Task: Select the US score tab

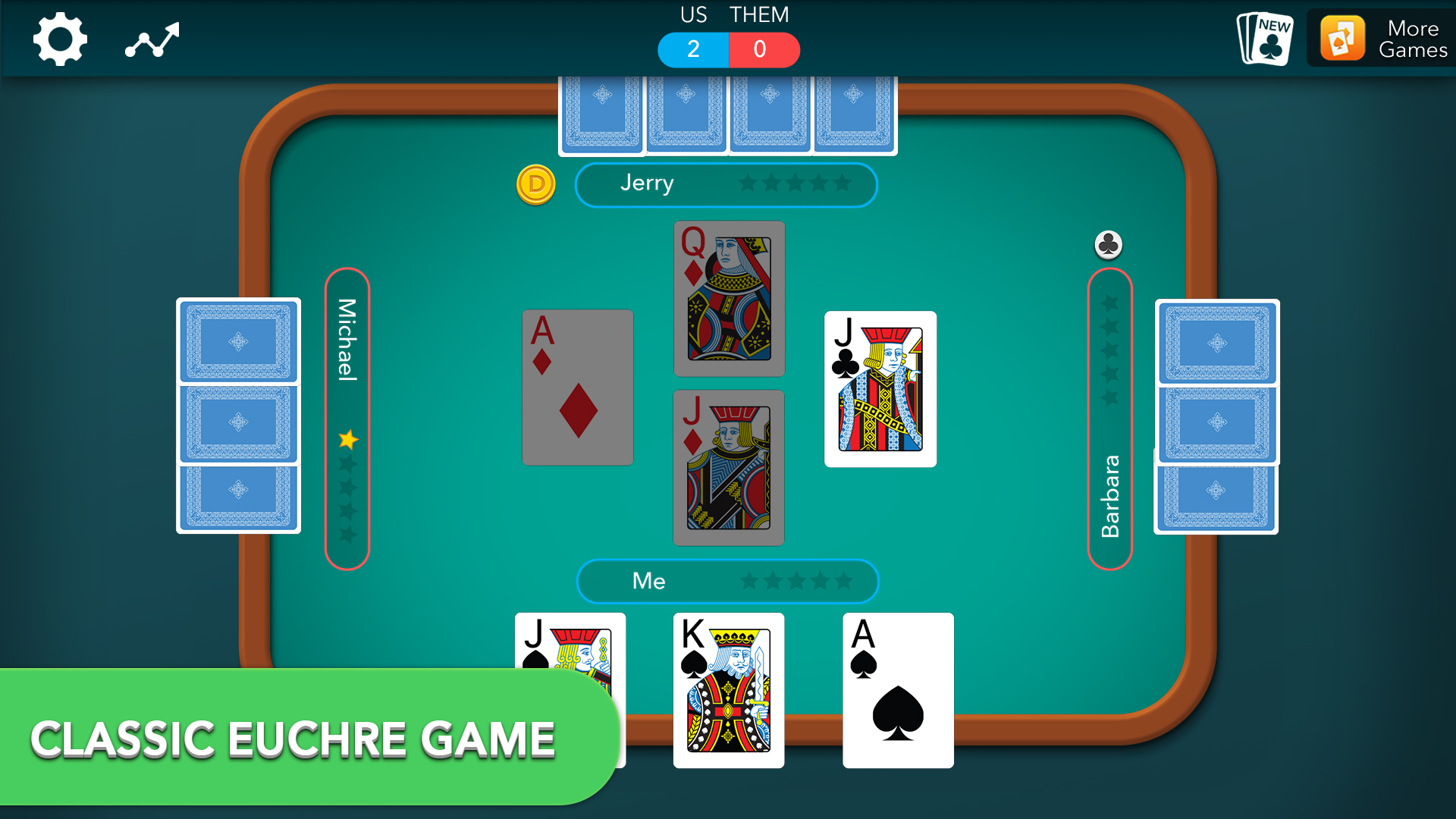Action: tap(692, 49)
